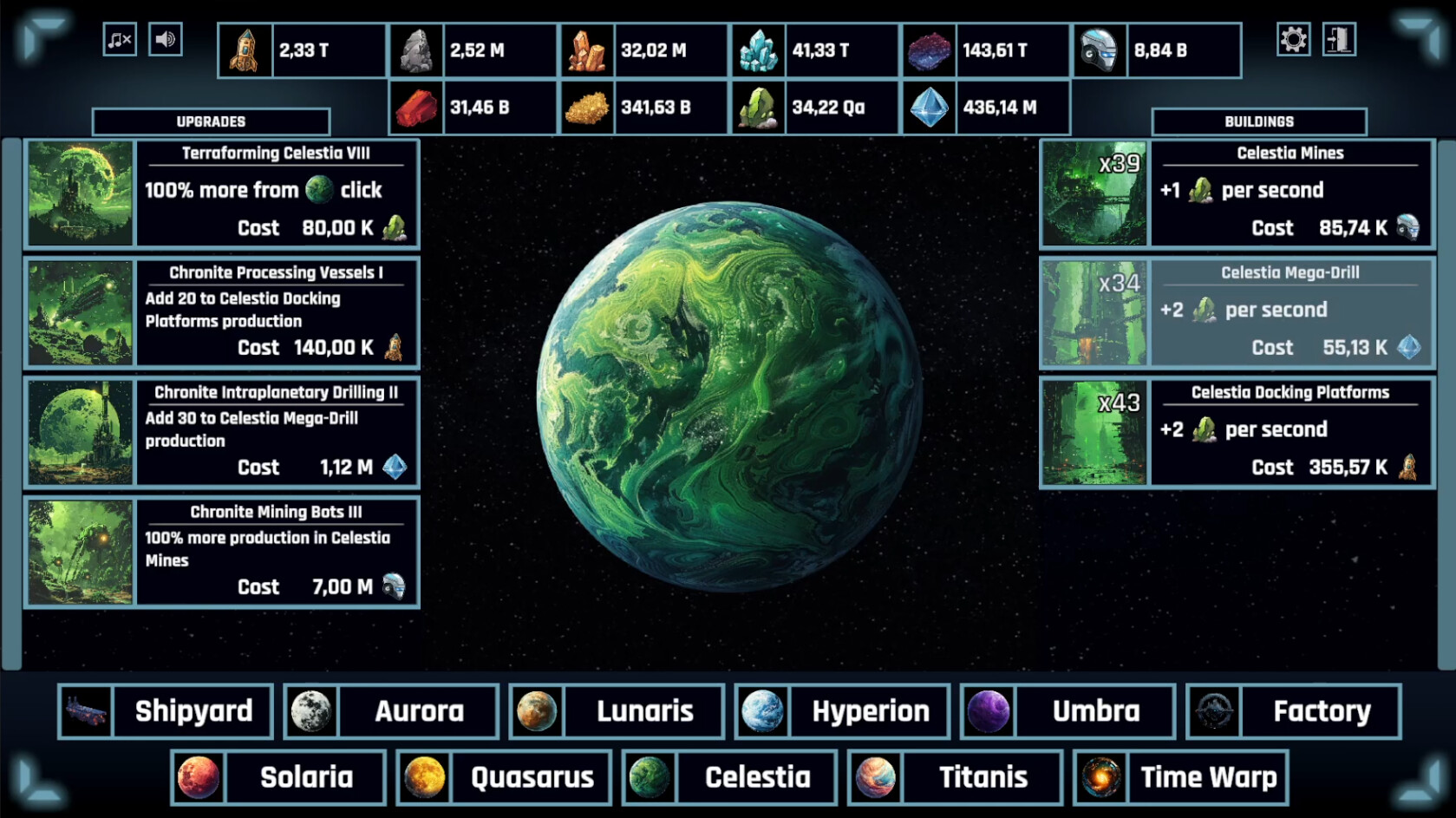The height and width of the screenshot is (818, 1456).
Task: Select the red ore resource icon
Action: [416, 107]
